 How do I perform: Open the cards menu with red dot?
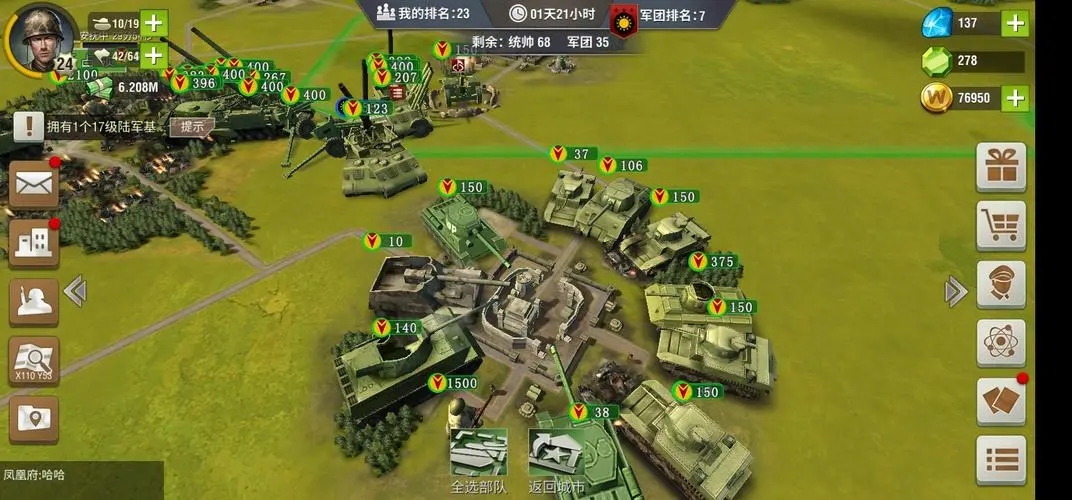1001,401
